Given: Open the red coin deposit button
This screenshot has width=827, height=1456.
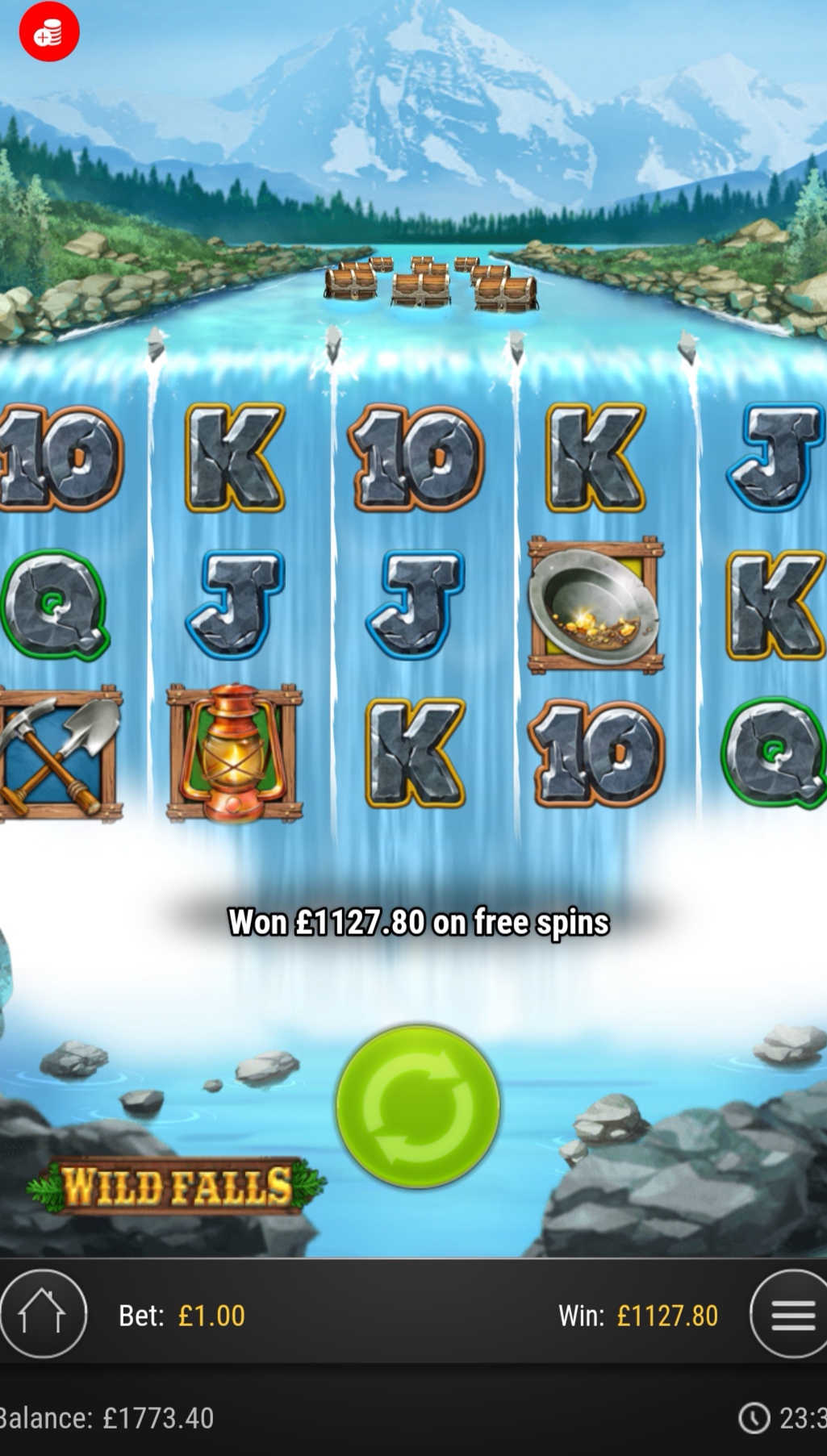Looking at the screenshot, I should coord(49,32).
